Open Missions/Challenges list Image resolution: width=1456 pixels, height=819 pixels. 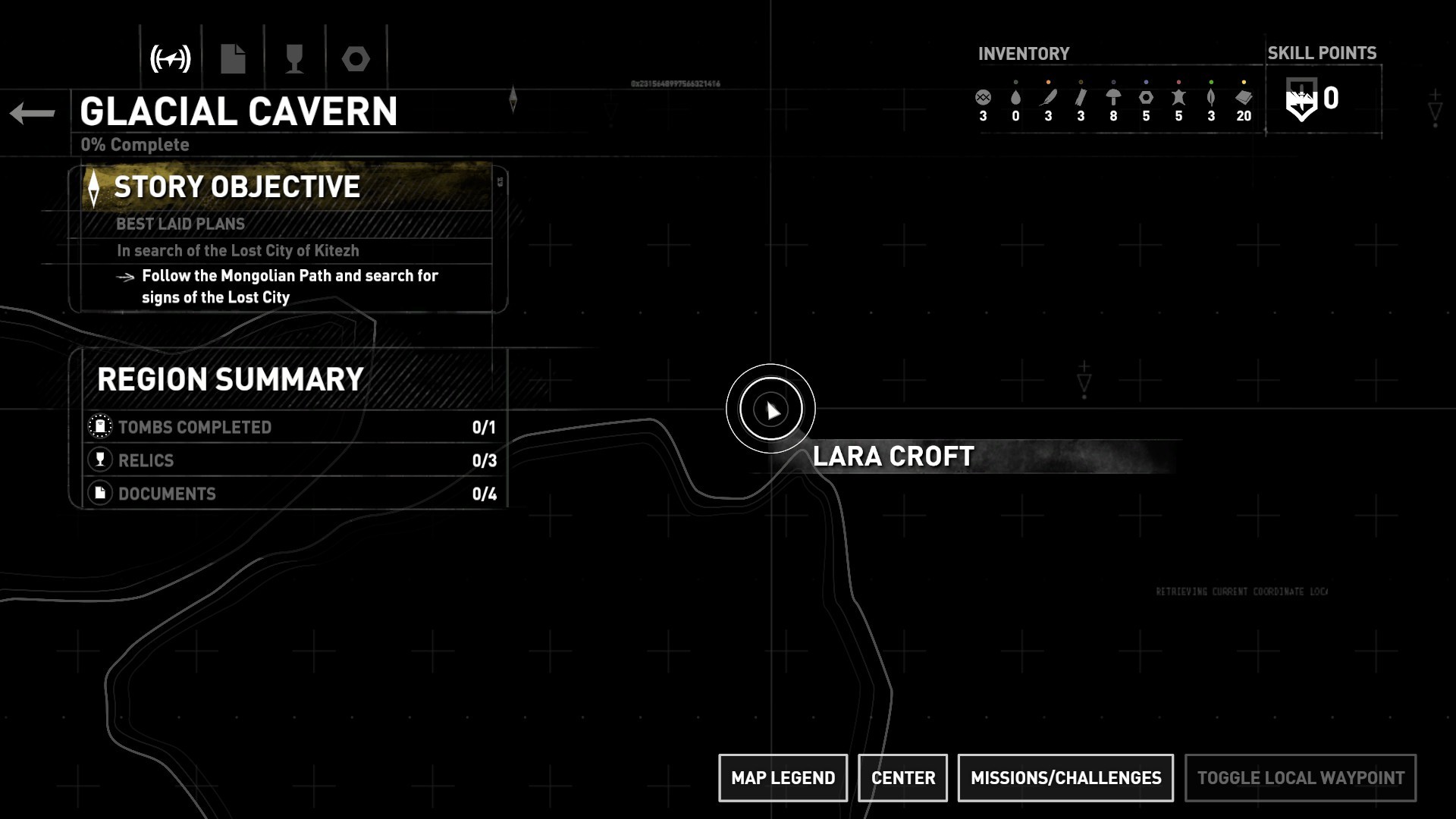coord(1065,777)
